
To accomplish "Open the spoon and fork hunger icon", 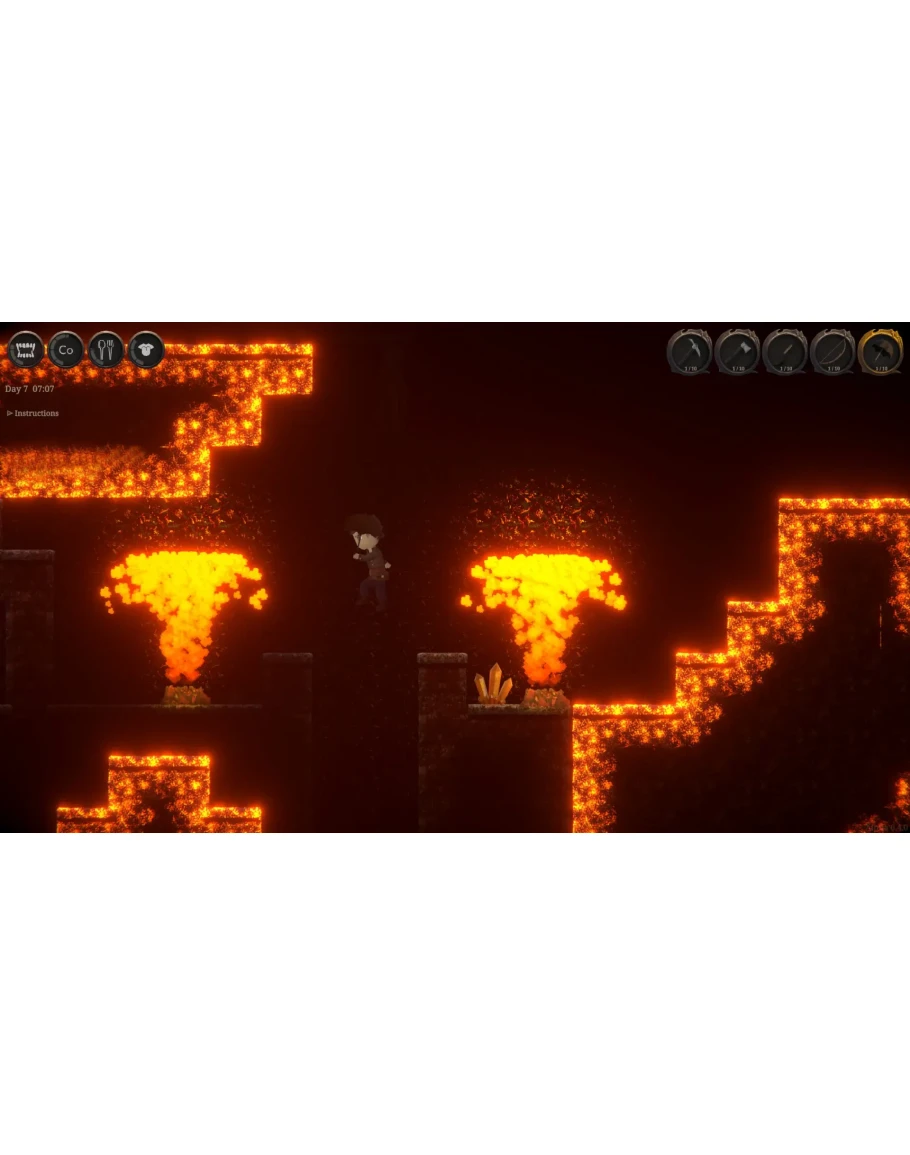I will tap(106, 350).
